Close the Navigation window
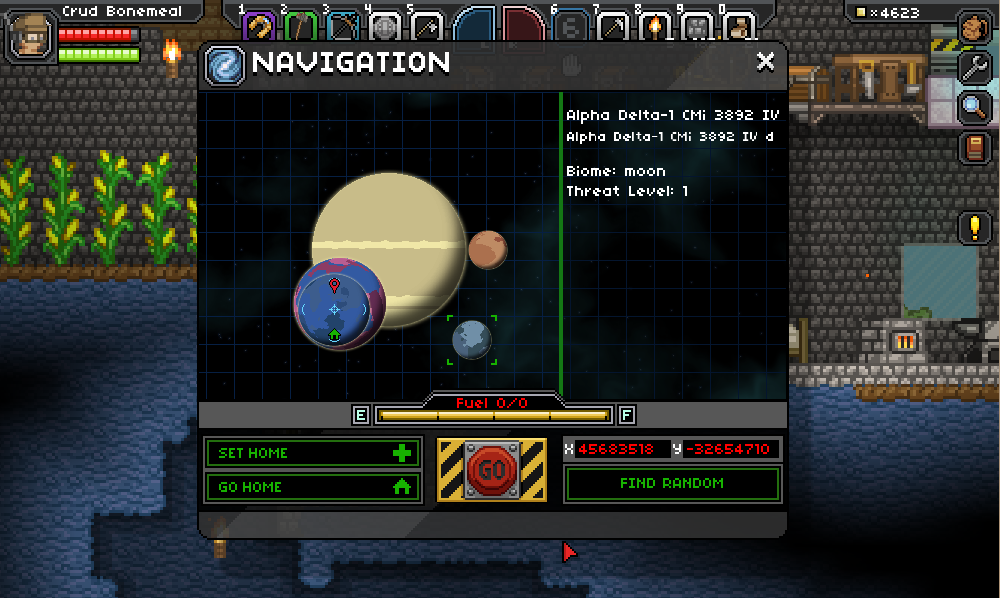This screenshot has height=598, width=1000. pyautogui.click(x=765, y=62)
